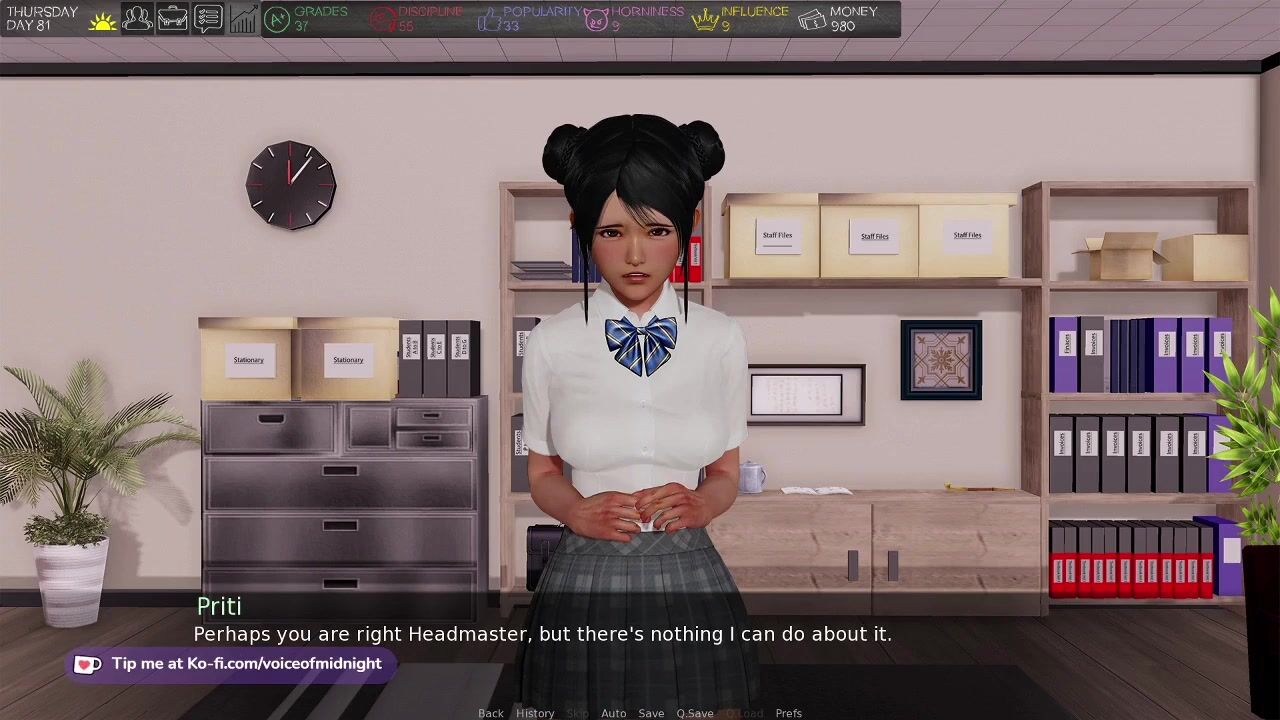Toggle Auto dialogue advance

point(613,713)
